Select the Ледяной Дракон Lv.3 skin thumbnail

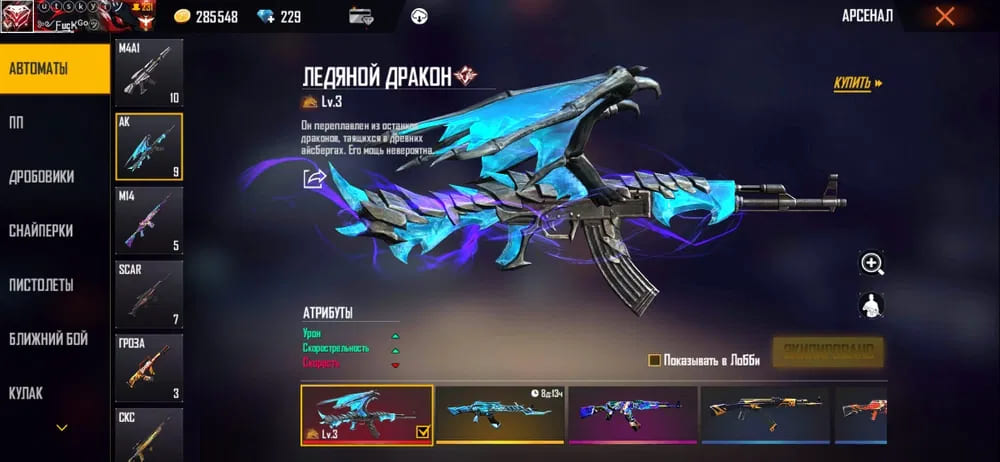click(367, 414)
